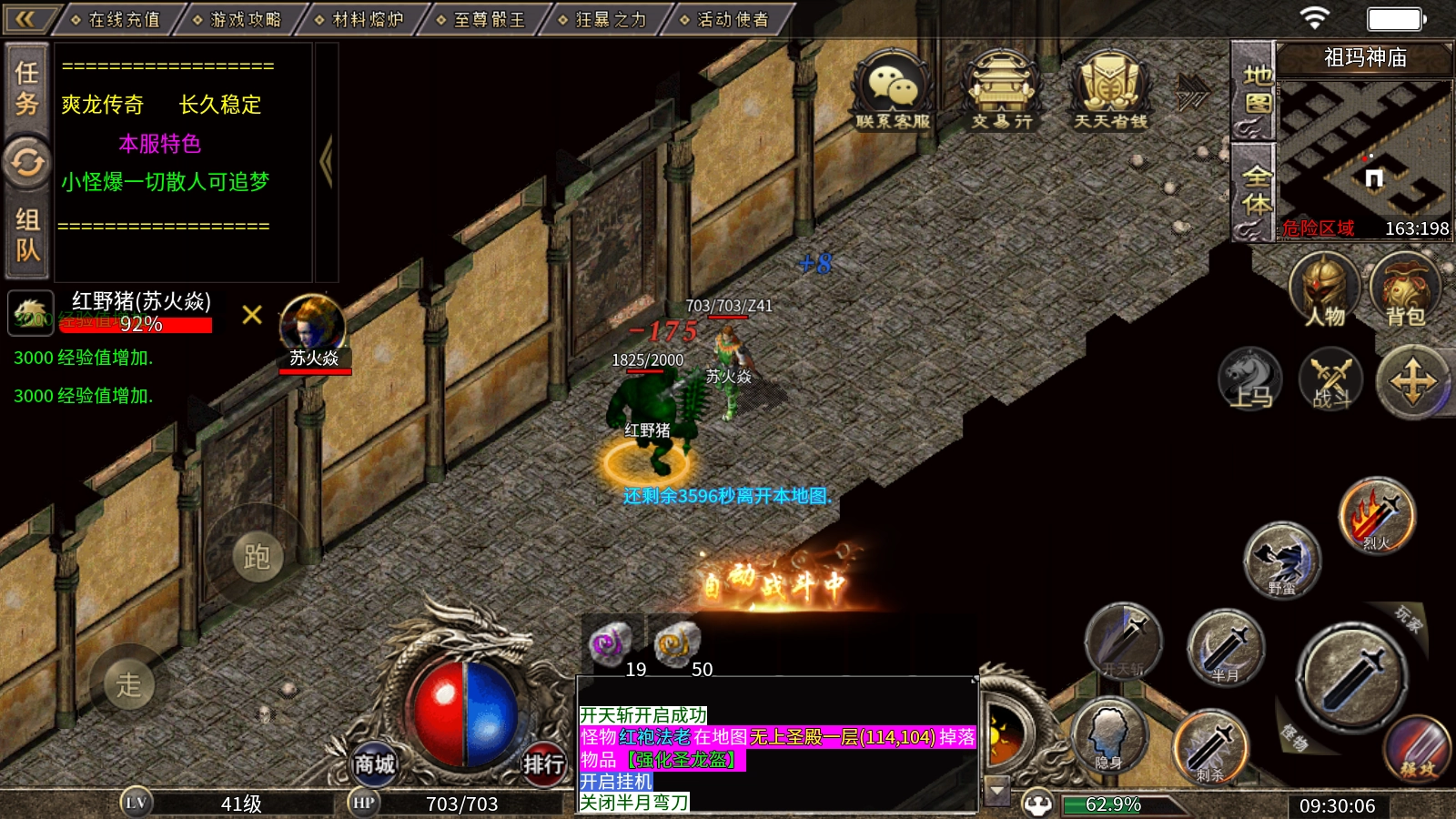Switch to the 任务 quest tab
1456x819 pixels.
coord(27,88)
